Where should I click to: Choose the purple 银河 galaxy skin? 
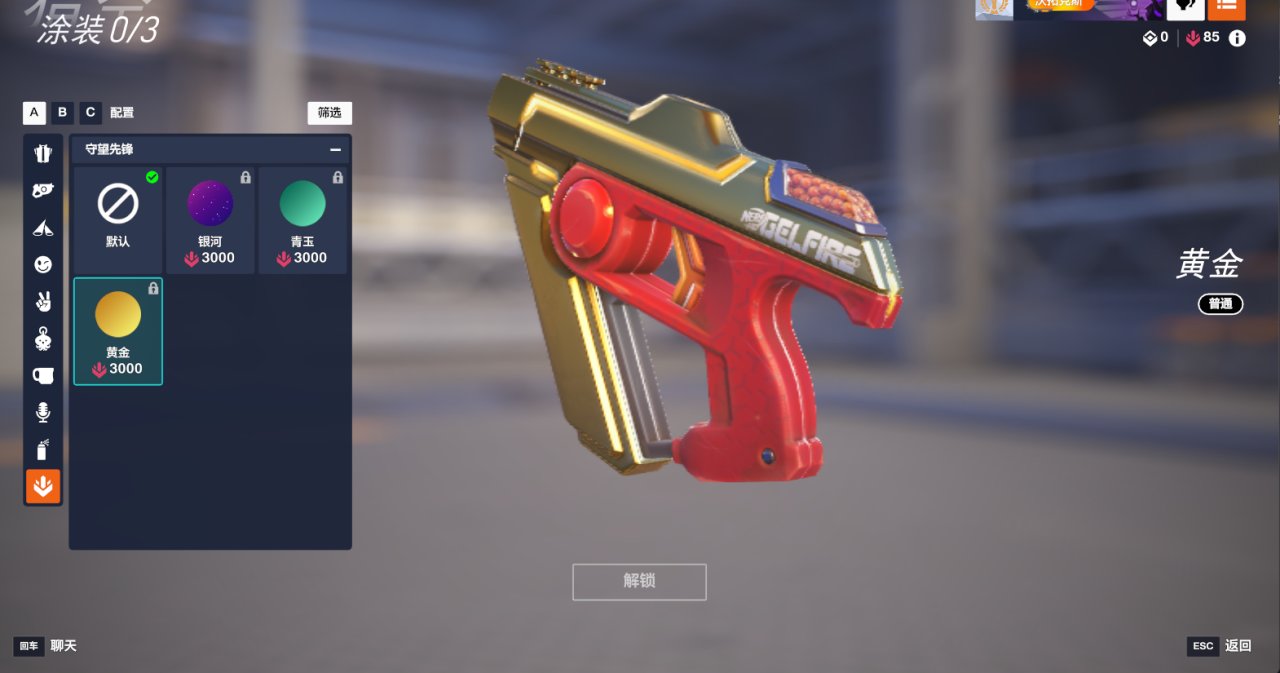[x=210, y=220]
